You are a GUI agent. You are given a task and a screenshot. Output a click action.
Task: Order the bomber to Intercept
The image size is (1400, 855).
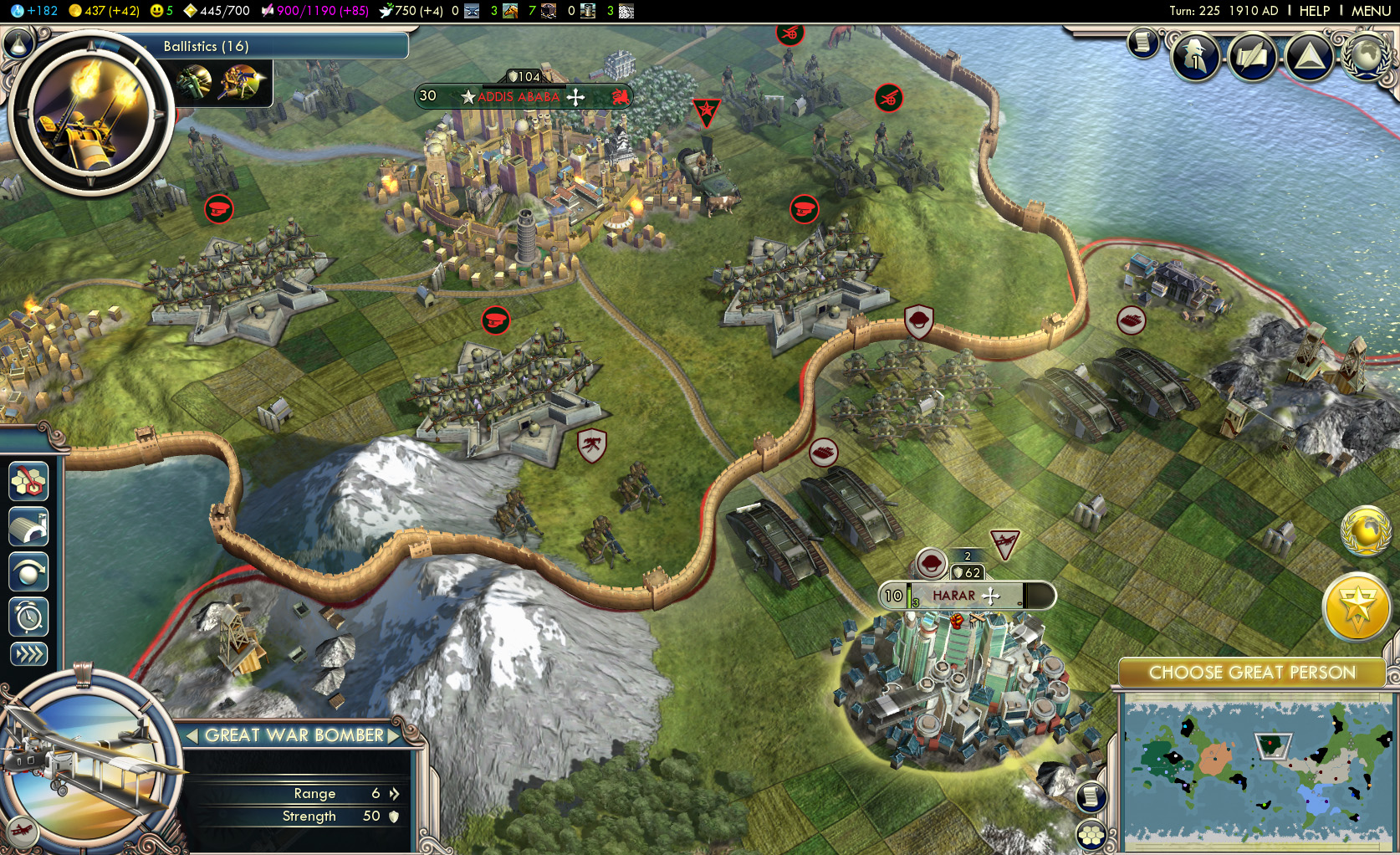point(29,573)
